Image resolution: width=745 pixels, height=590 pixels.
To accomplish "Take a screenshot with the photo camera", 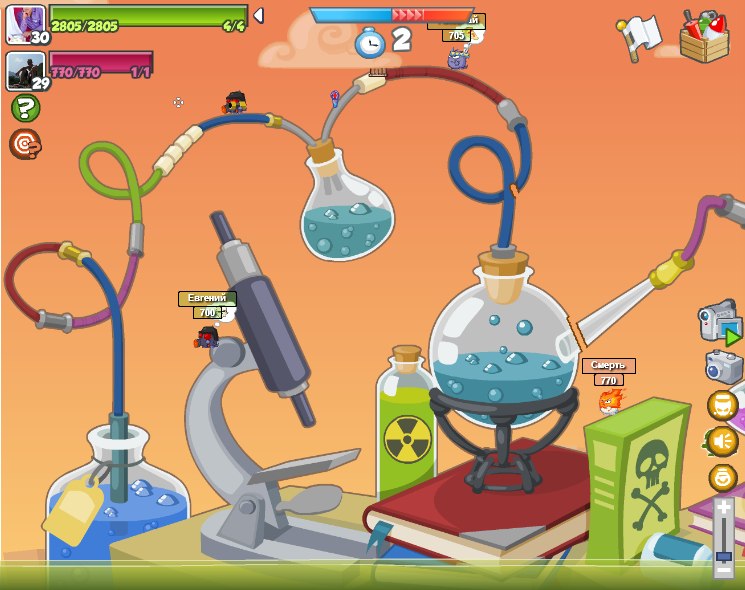I will (724, 367).
